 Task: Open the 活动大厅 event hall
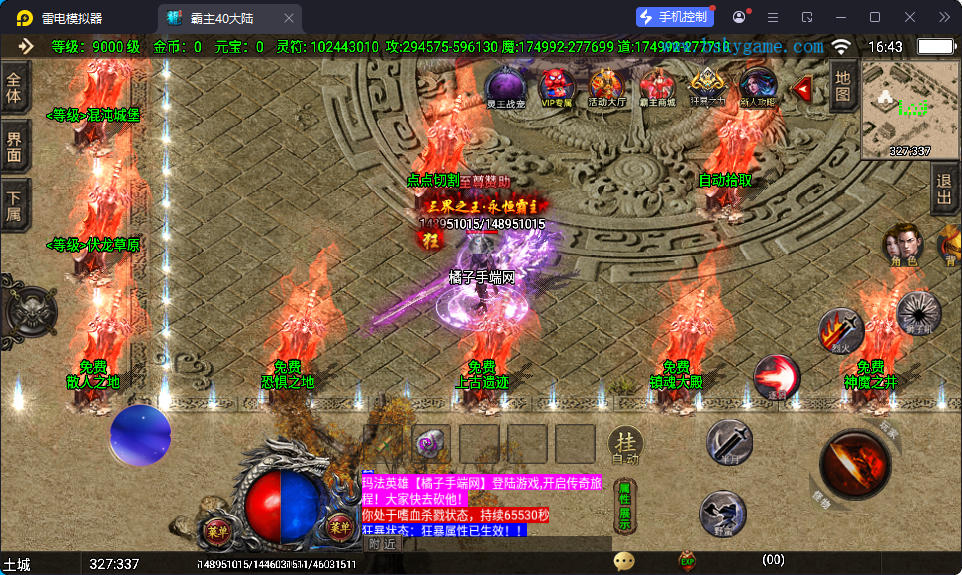pyautogui.click(x=607, y=86)
